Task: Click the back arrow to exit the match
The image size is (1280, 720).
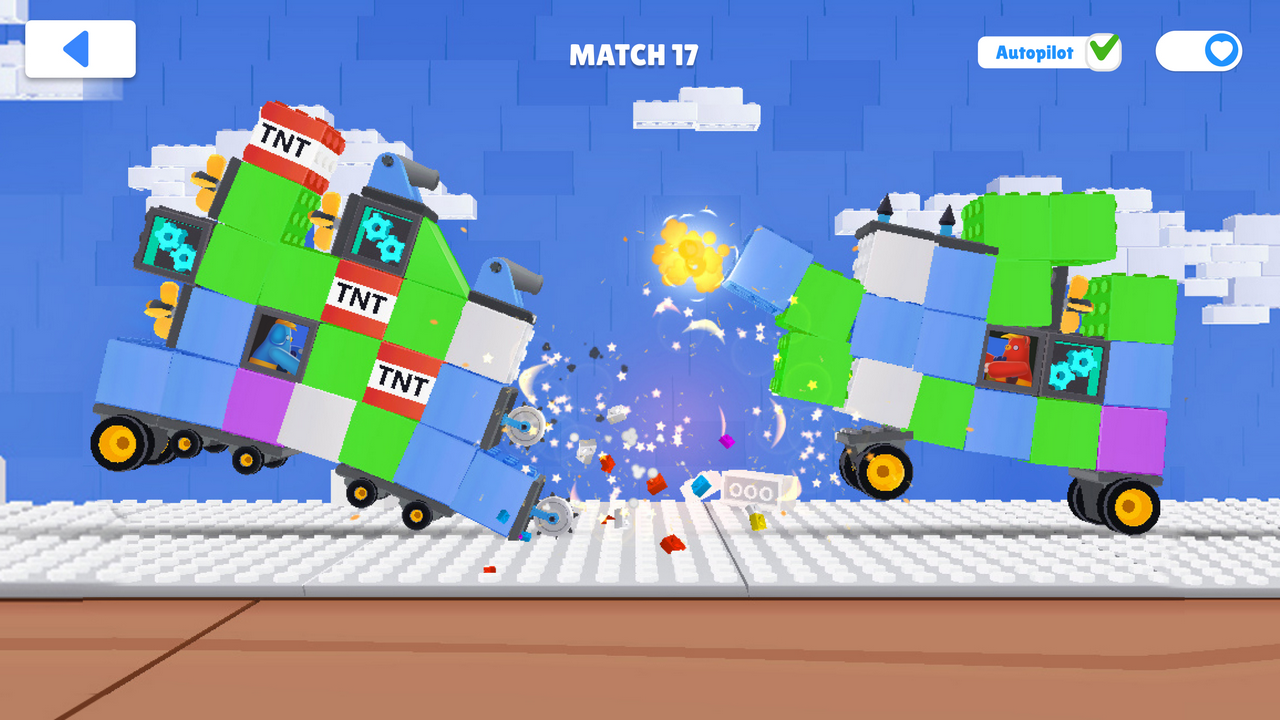Action: (x=78, y=47)
